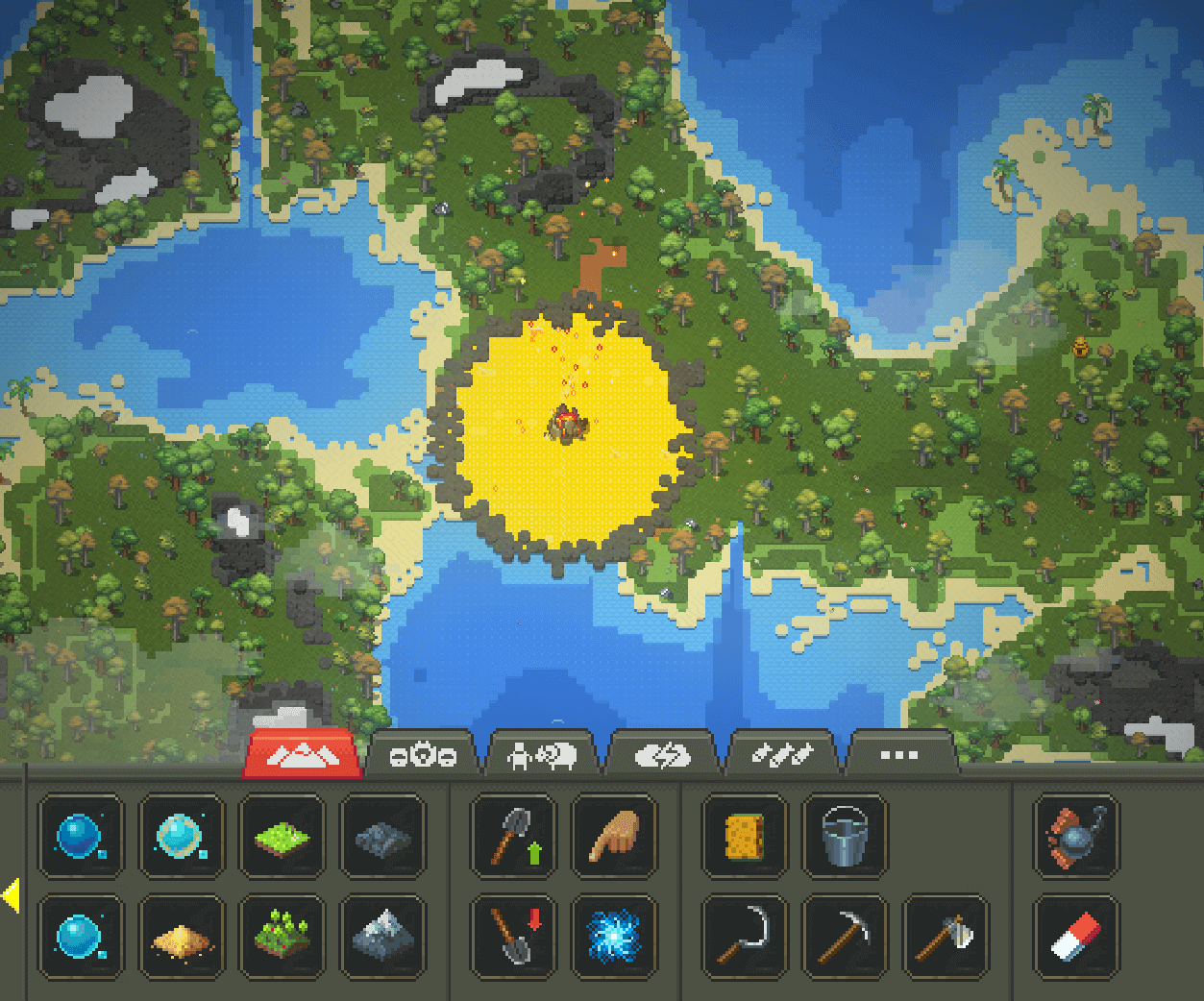Screen dimensions: 1204x1001
Task: Pick the yellow sponge tool
Action: click(745, 837)
